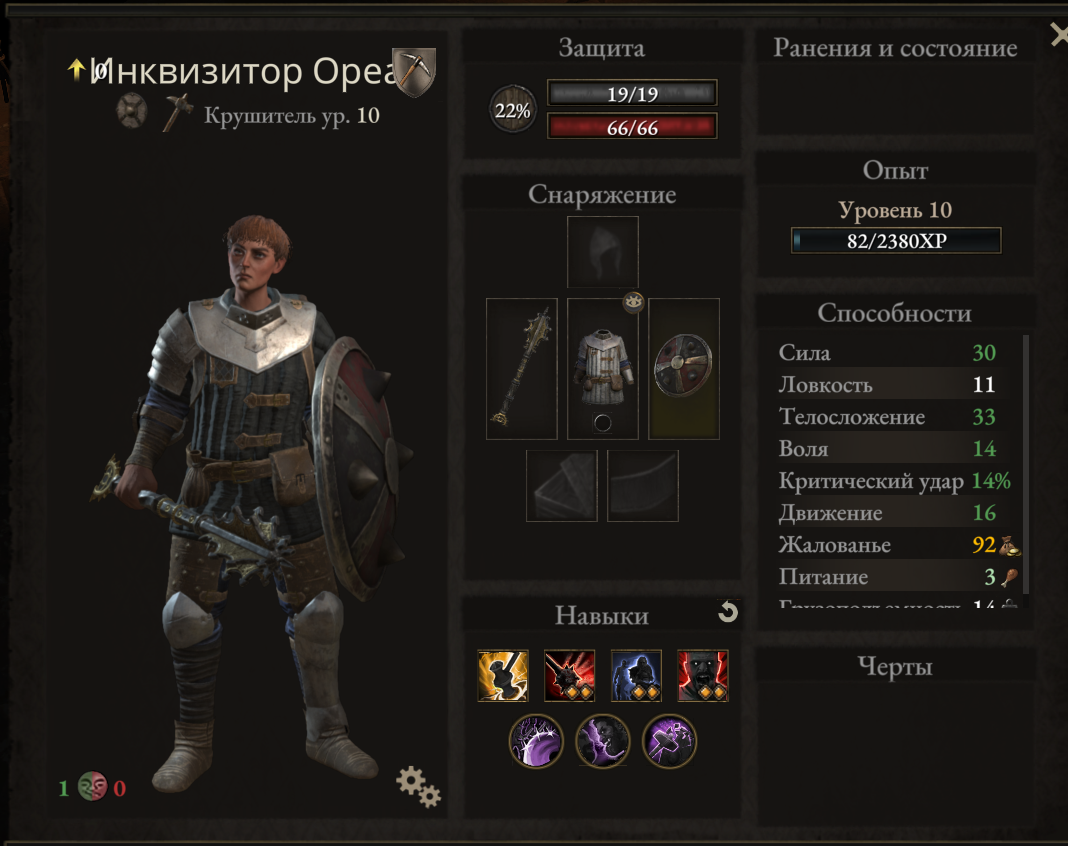Select the blue glowing figures skill
The width and height of the screenshot is (1068, 846).
[x=636, y=675]
